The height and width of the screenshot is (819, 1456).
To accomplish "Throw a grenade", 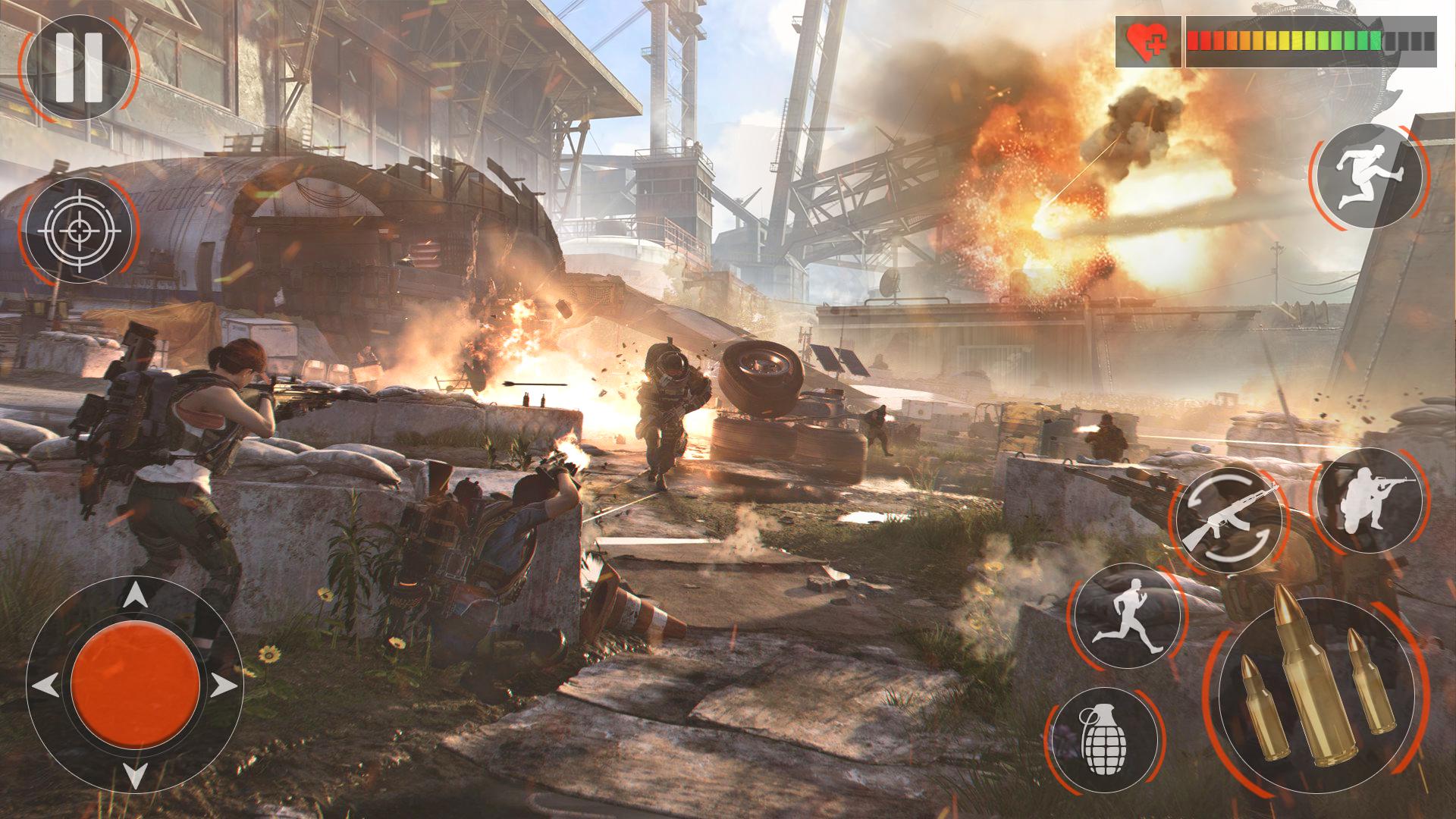I will (x=1104, y=740).
